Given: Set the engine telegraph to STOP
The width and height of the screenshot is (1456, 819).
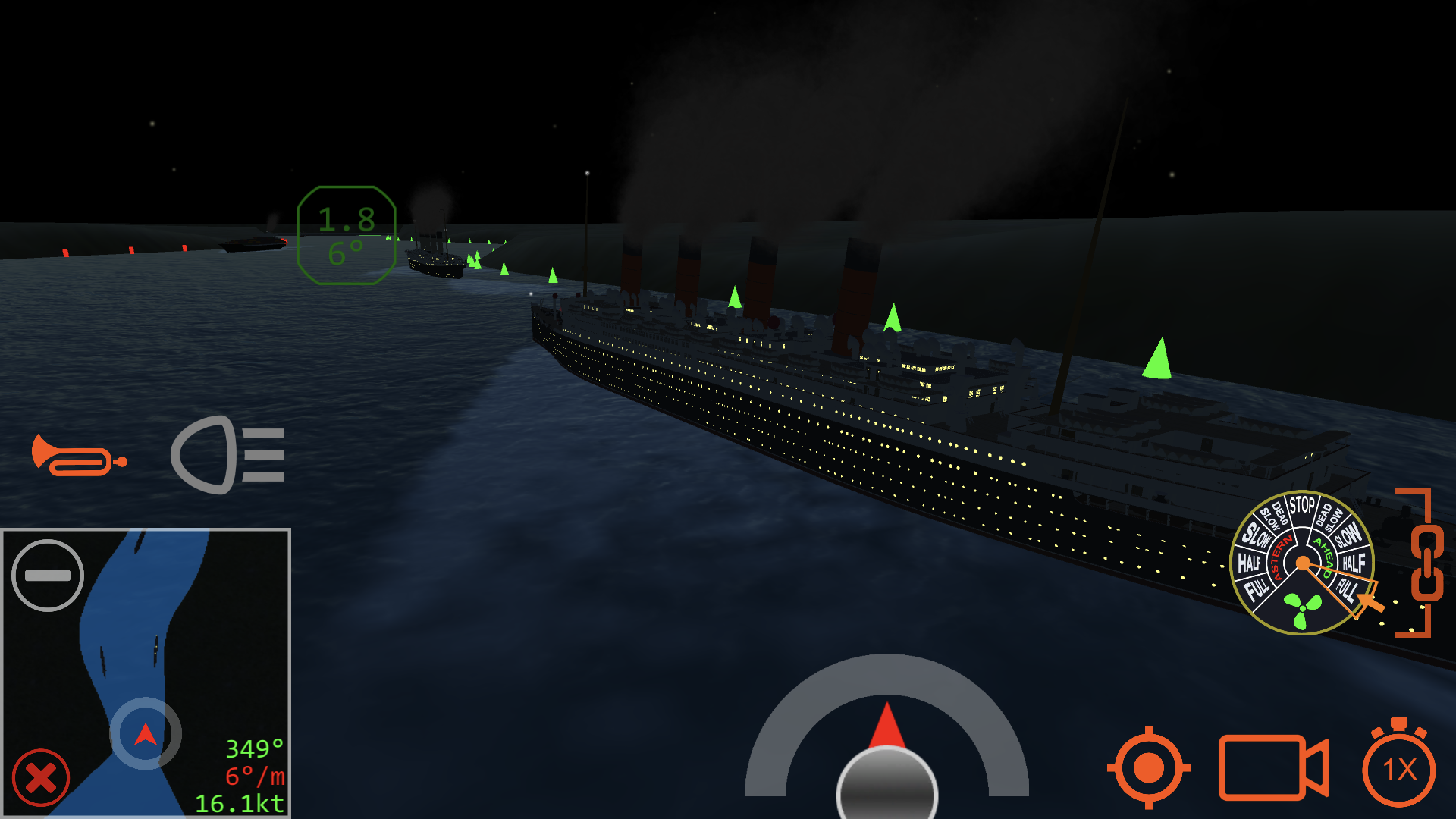Looking at the screenshot, I should click(1302, 504).
